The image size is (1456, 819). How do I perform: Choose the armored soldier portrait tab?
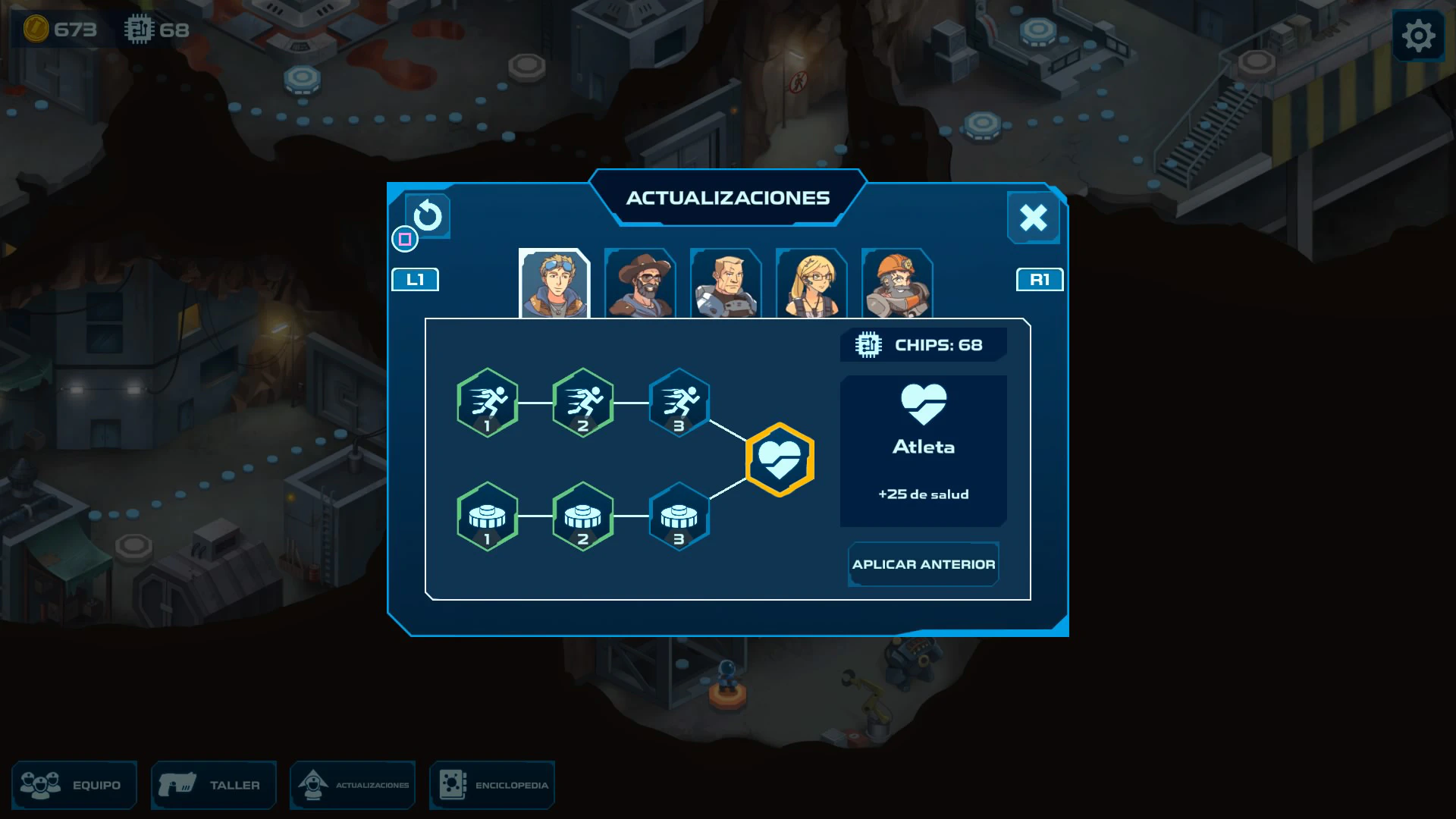pos(726,284)
